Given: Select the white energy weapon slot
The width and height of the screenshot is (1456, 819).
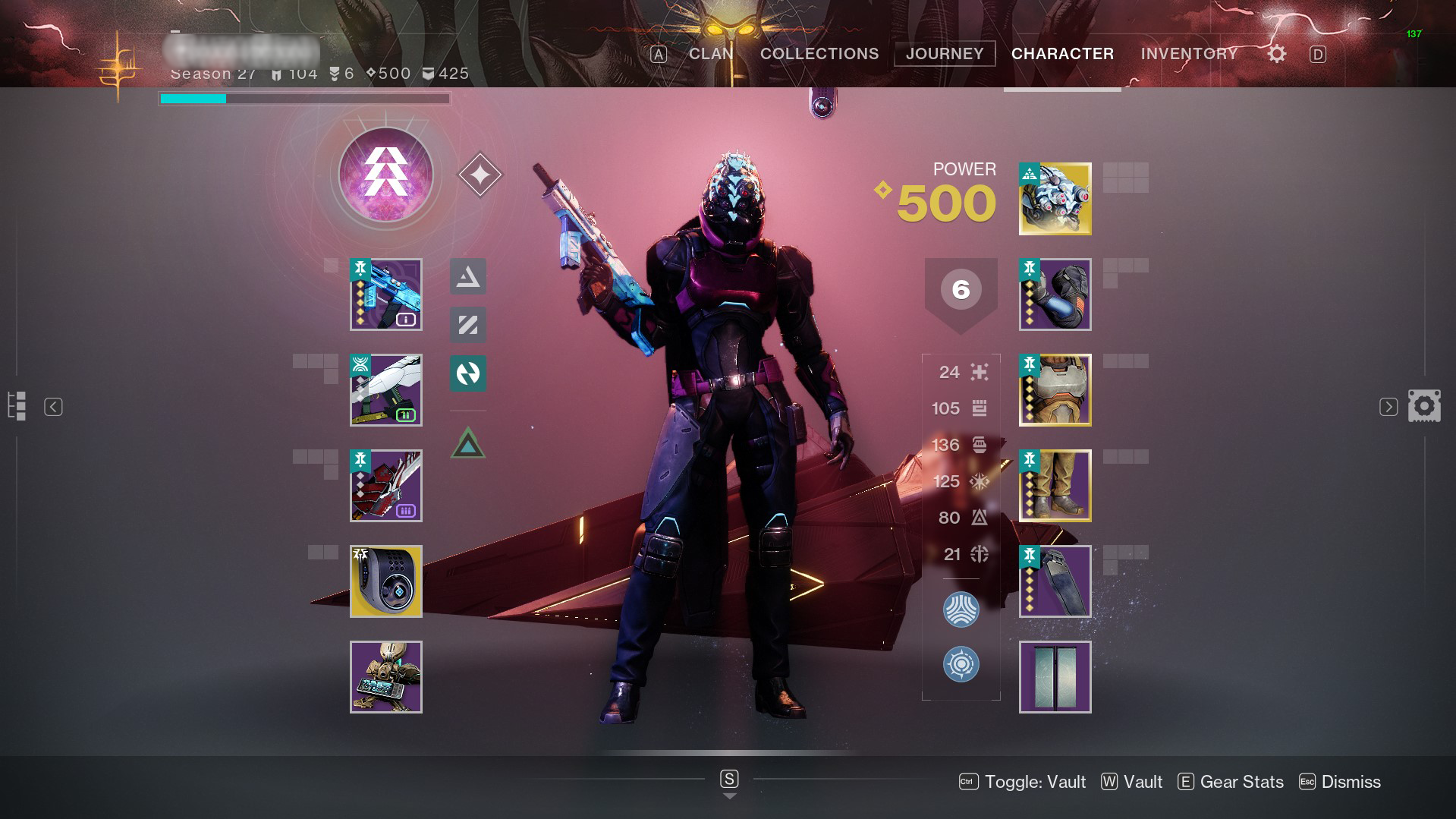Looking at the screenshot, I should pyautogui.click(x=385, y=390).
